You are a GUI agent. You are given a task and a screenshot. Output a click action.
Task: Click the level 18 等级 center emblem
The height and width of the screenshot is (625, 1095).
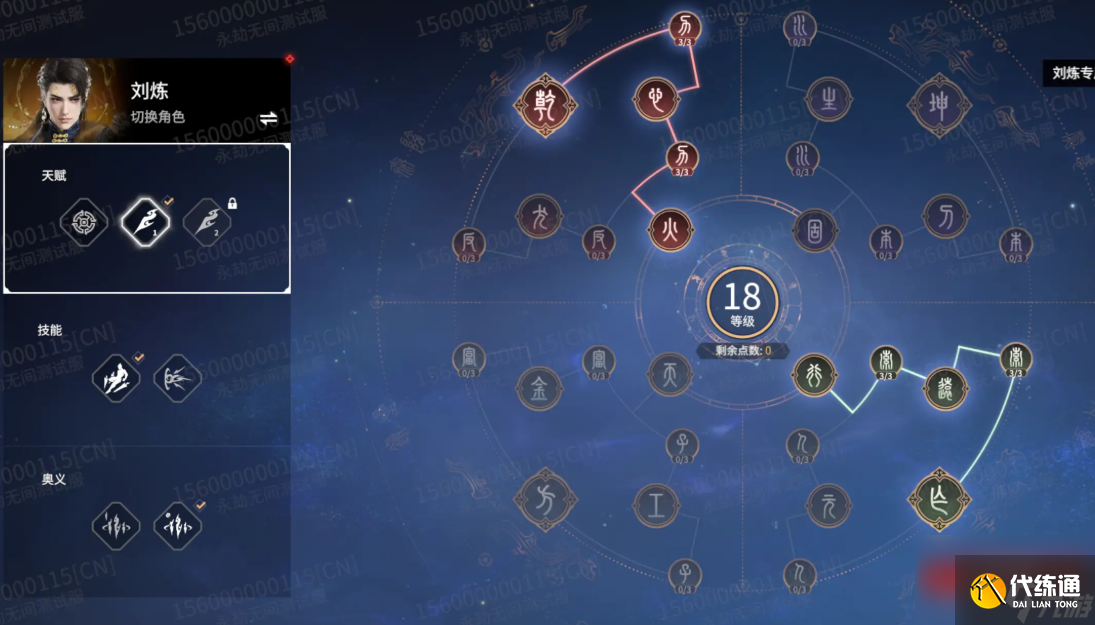pos(742,302)
